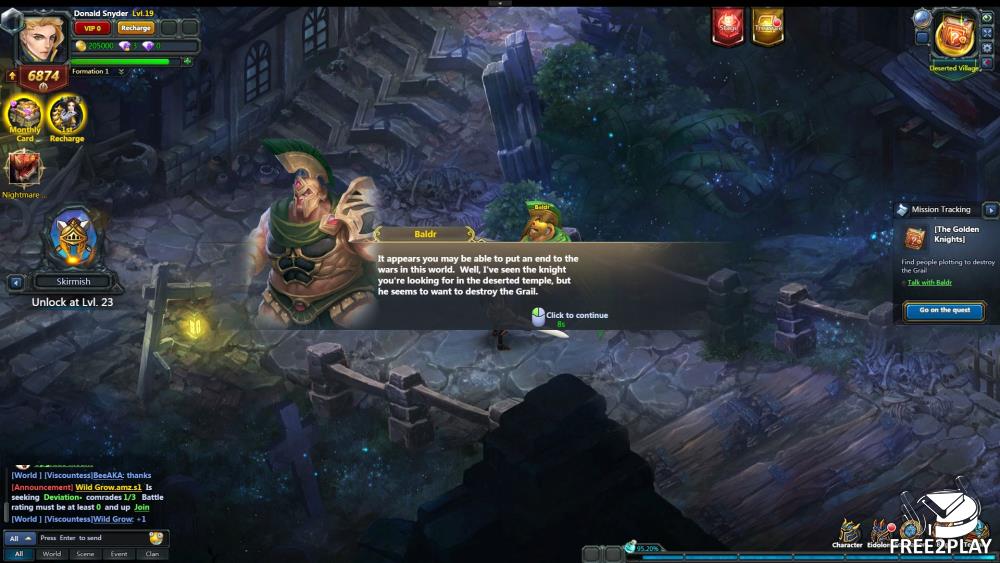This screenshot has height=563, width=1000.
Task: Open the Monthly Card offer
Action: pos(24,116)
